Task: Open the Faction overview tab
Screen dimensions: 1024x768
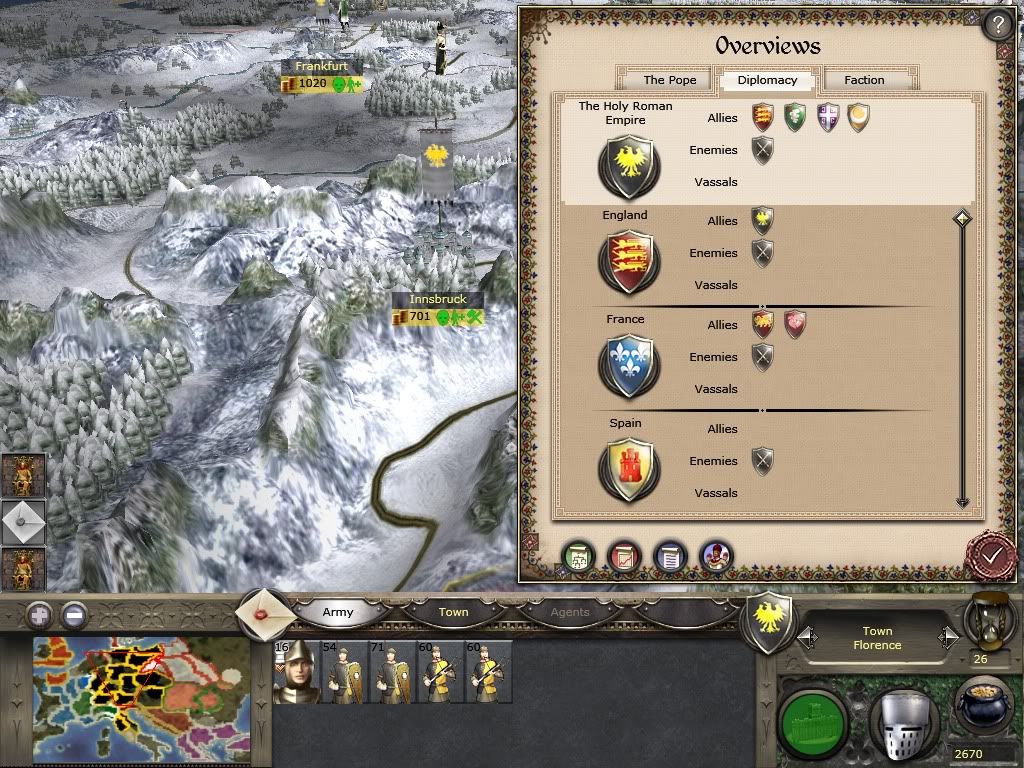Action: [864, 80]
